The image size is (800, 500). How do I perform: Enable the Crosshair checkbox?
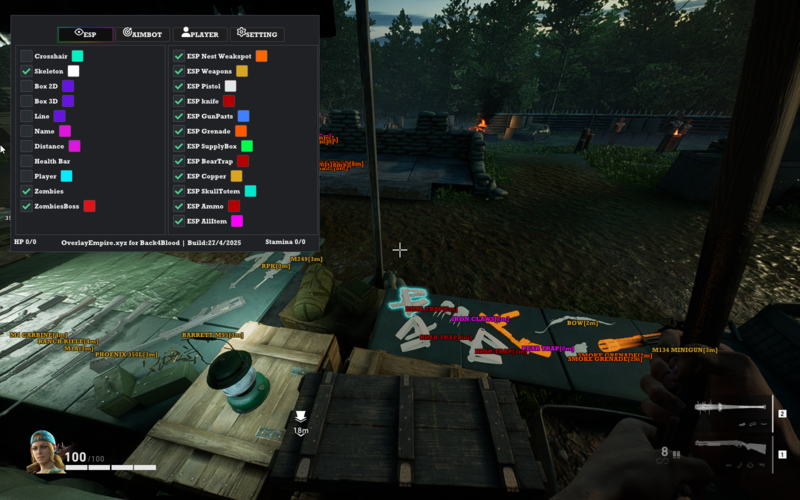click(27, 56)
